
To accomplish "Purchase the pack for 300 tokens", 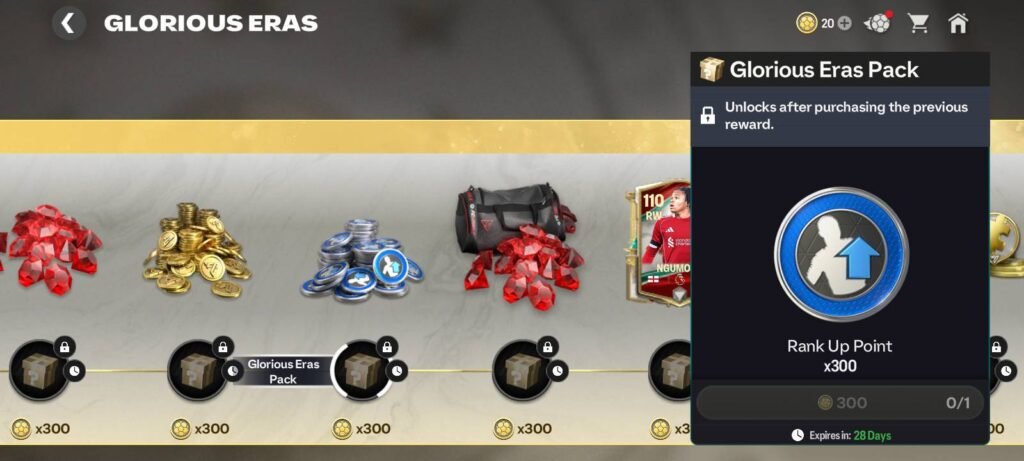I will tap(840, 403).
